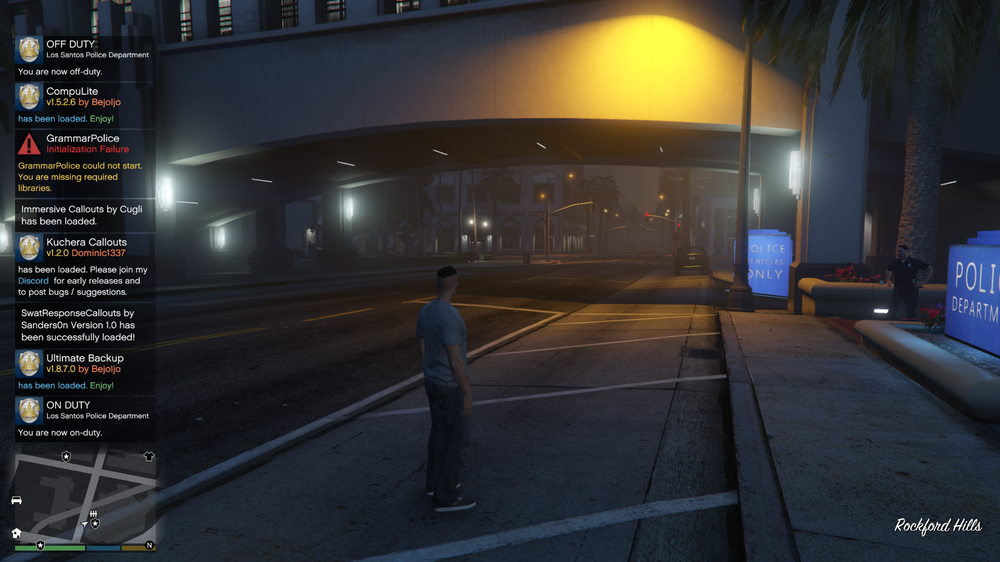Click the Discord link in Kuchera Callouts notification

coord(33,281)
